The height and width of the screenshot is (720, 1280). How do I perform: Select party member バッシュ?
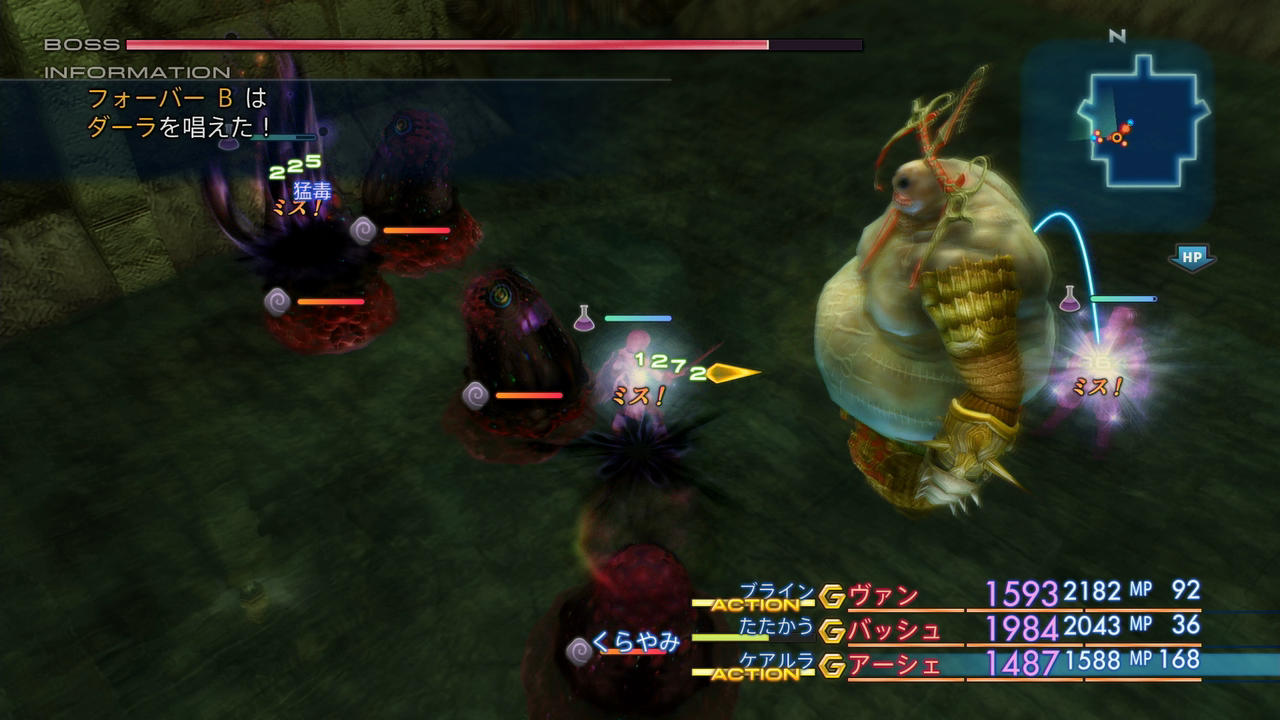pos(894,630)
